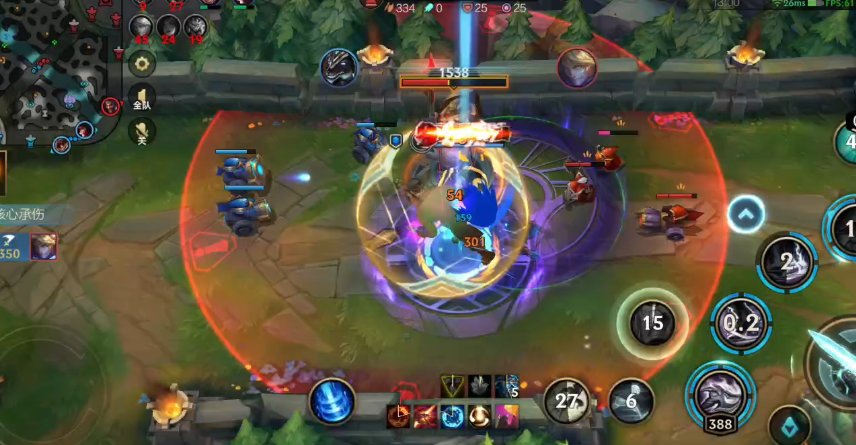Use the ability showing cooldown 2

pos(787,262)
